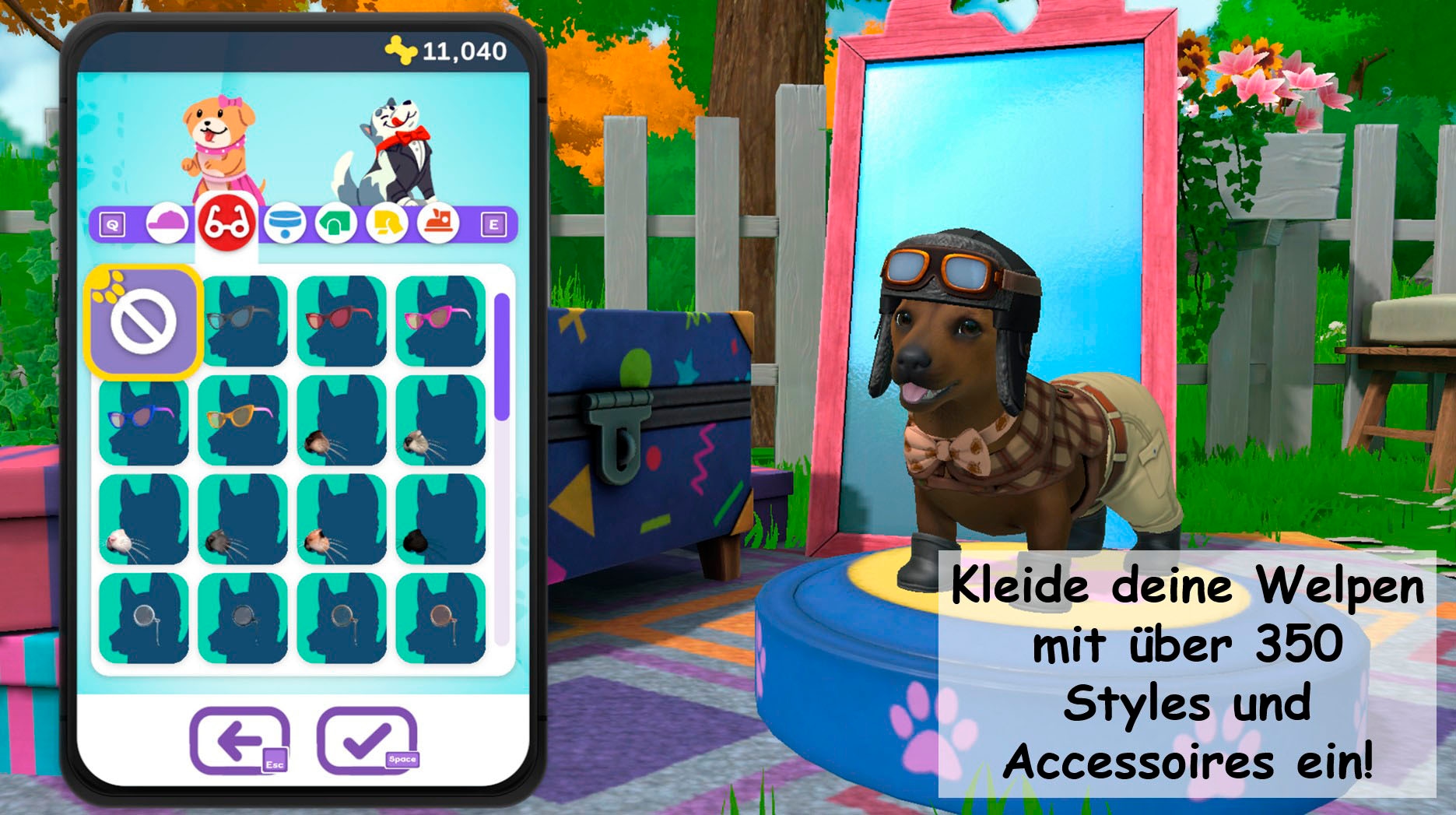Select the red eyewear category icon

tap(225, 224)
